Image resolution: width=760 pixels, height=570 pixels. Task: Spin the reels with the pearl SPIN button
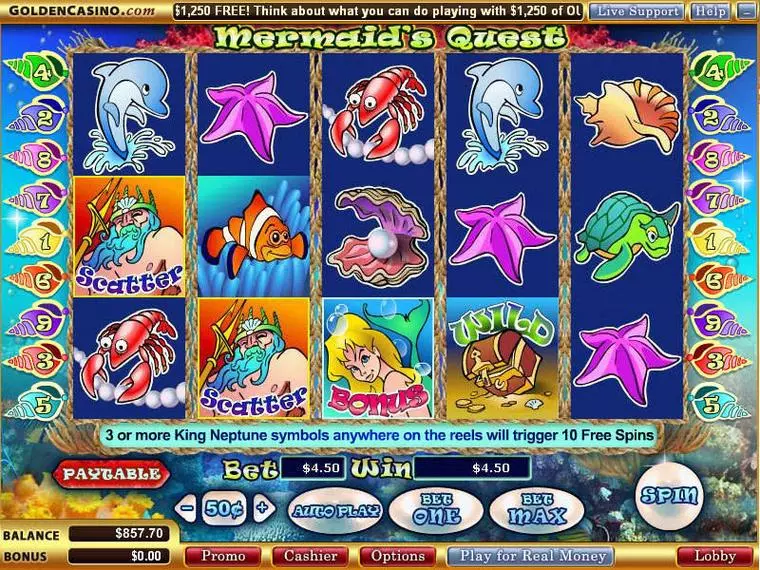click(x=670, y=495)
